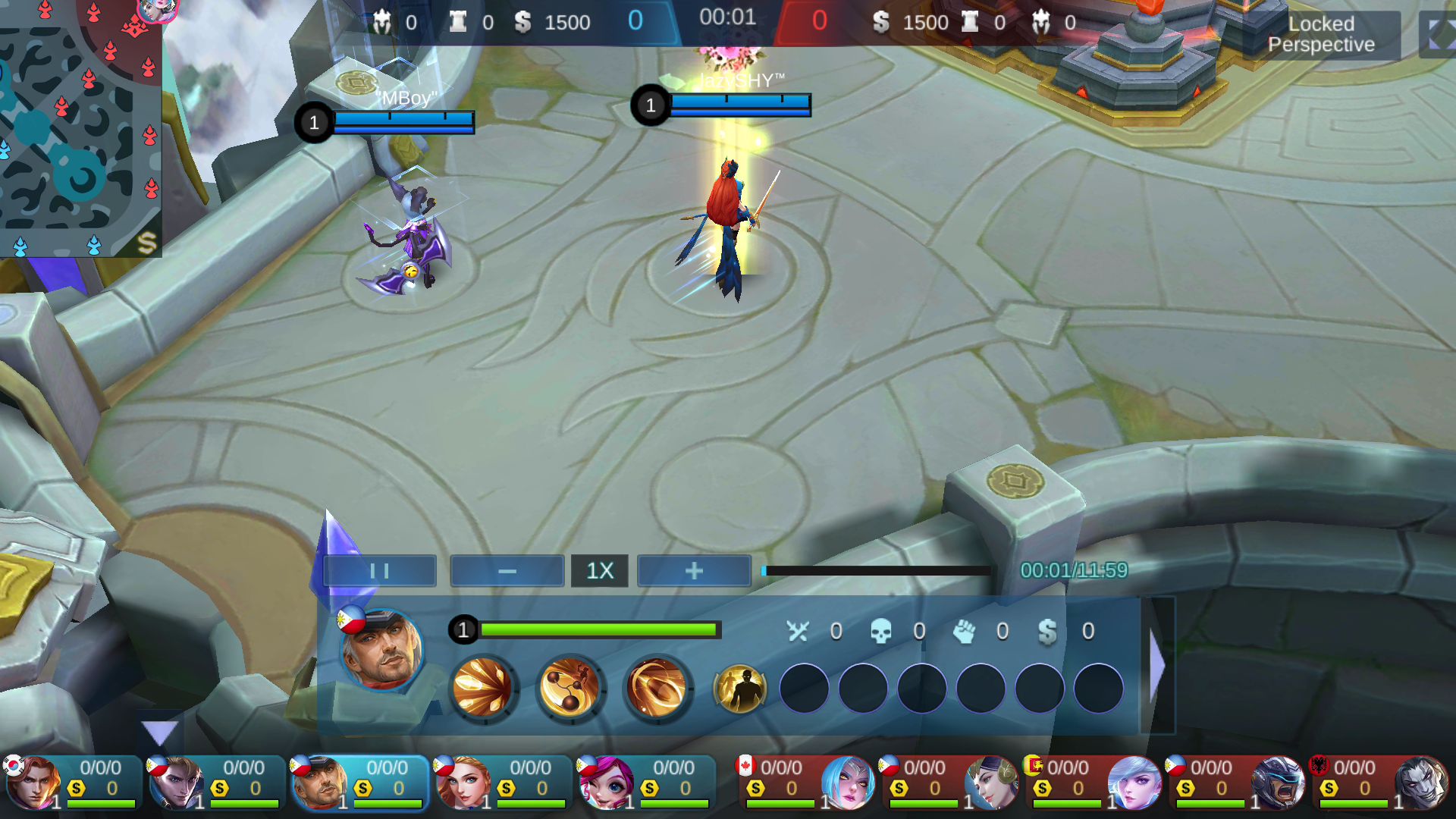Expand hero details with the right arrow

pos(1157,666)
